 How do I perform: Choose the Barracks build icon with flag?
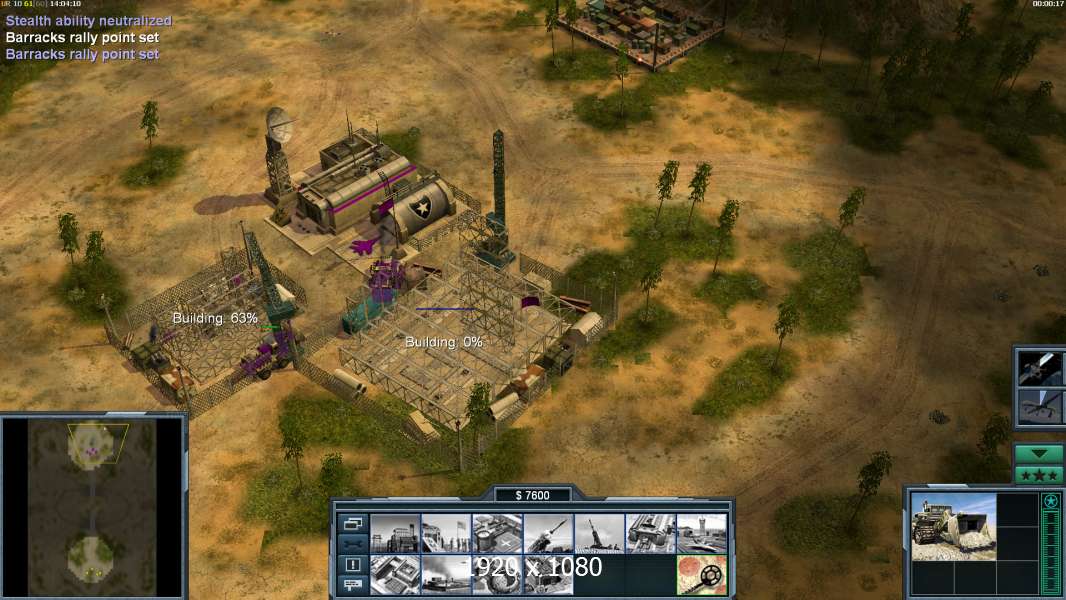click(446, 534)
